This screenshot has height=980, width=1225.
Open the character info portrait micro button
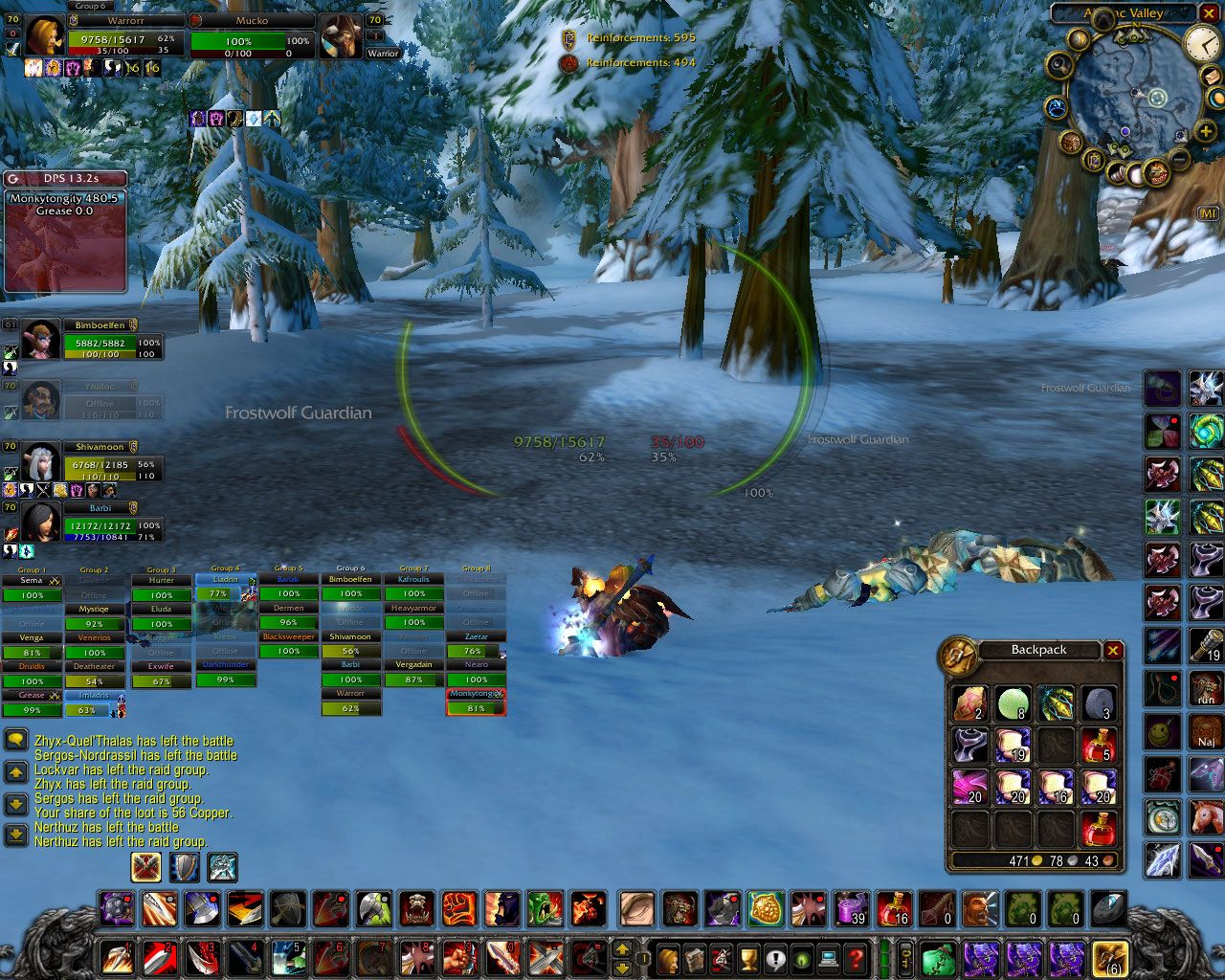coord(669,958)
